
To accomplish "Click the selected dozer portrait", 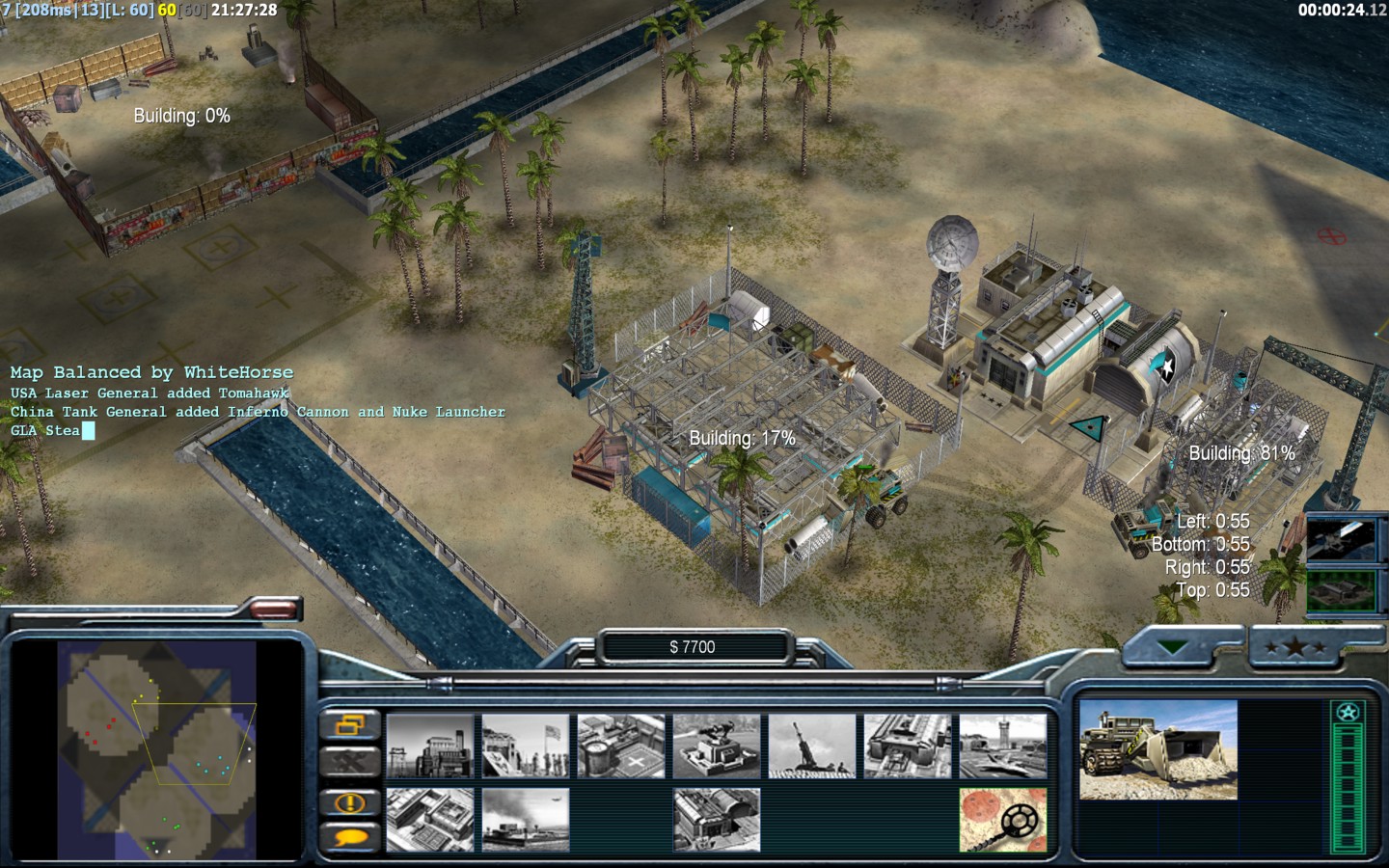I will [1157, 750].
